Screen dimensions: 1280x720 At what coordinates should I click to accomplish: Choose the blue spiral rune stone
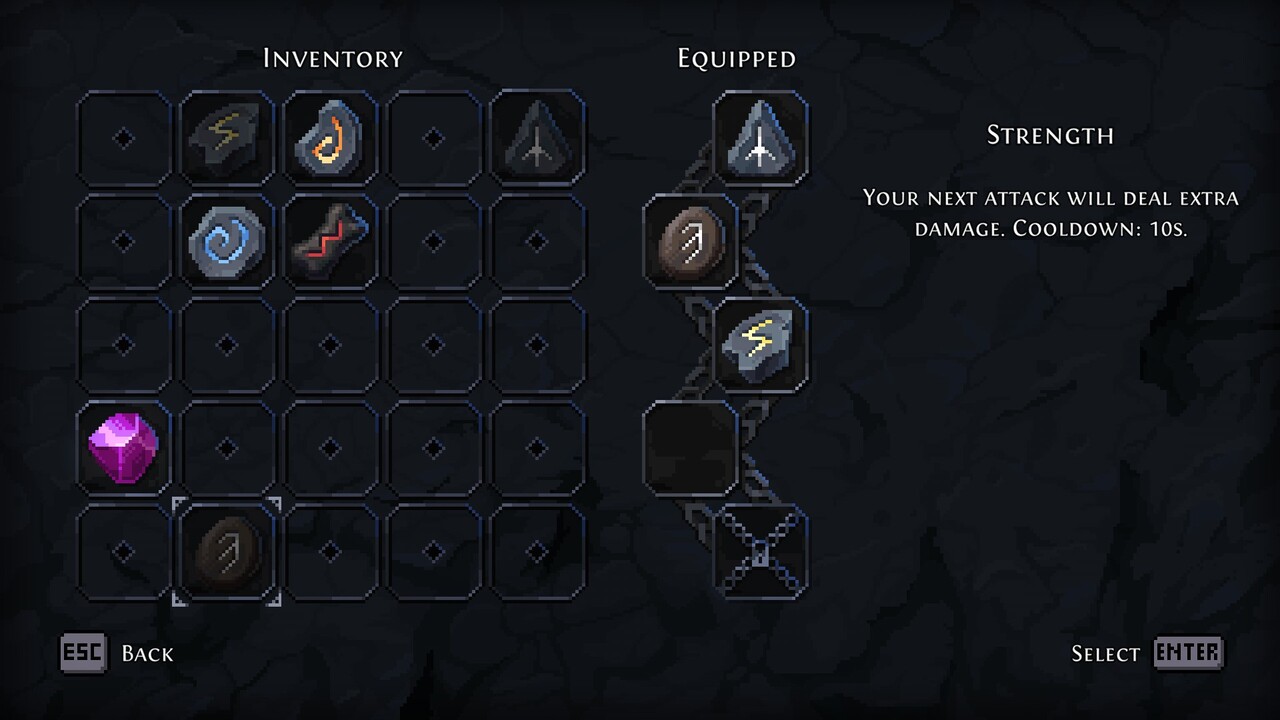(227, 242)
